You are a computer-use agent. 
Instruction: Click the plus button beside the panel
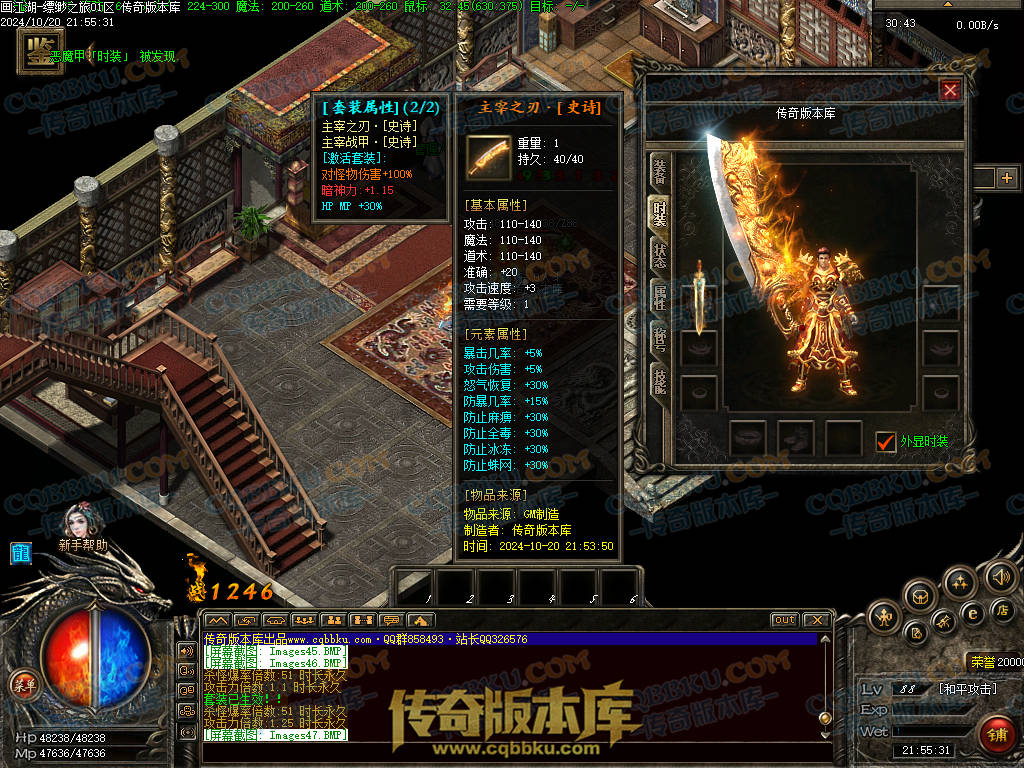click(x=1006, y=178)
